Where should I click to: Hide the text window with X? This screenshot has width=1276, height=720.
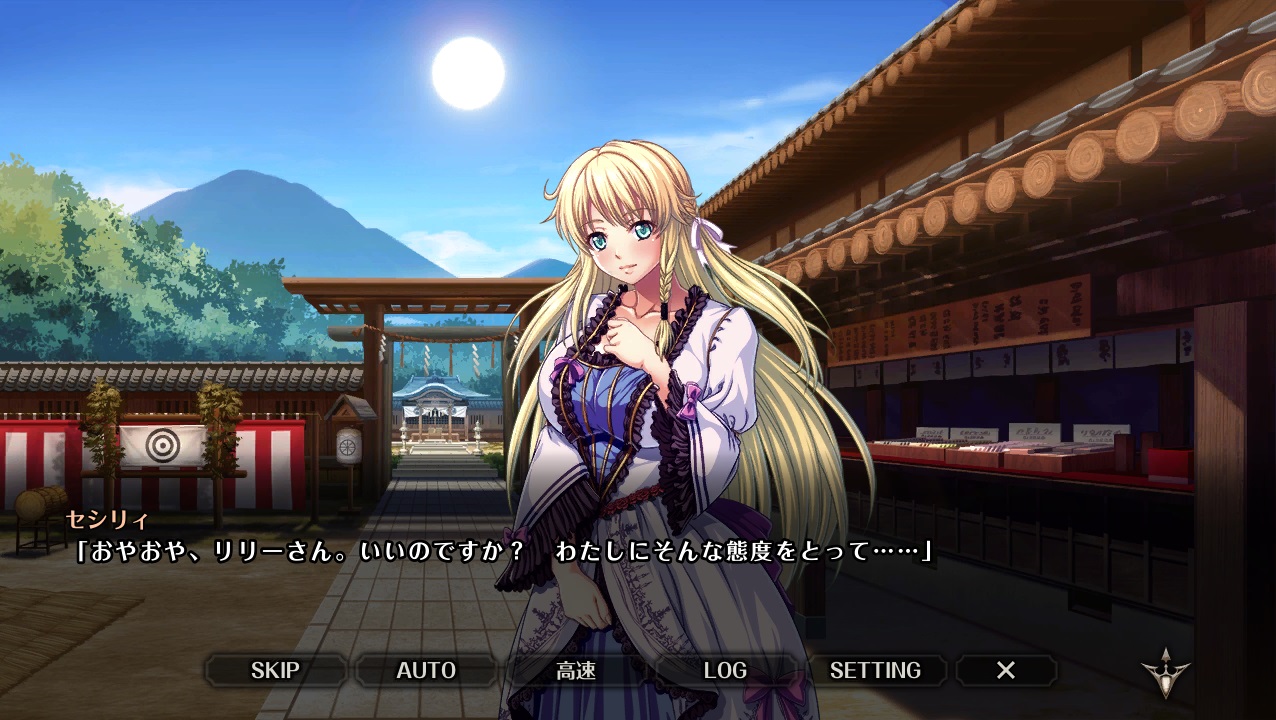click(x=1006, y=670)
